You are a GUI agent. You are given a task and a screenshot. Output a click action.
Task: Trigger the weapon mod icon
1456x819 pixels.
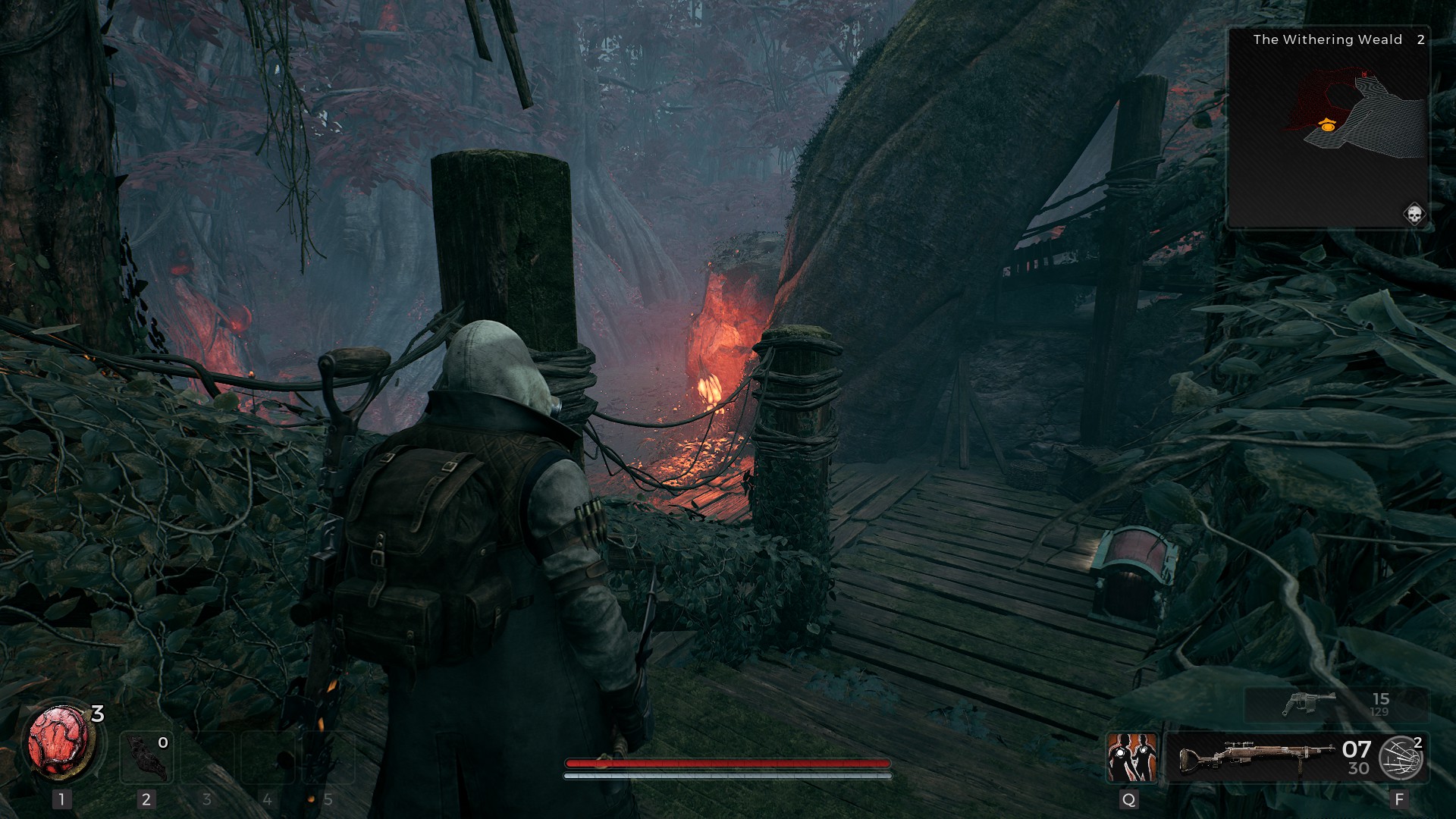(1400, 757)
